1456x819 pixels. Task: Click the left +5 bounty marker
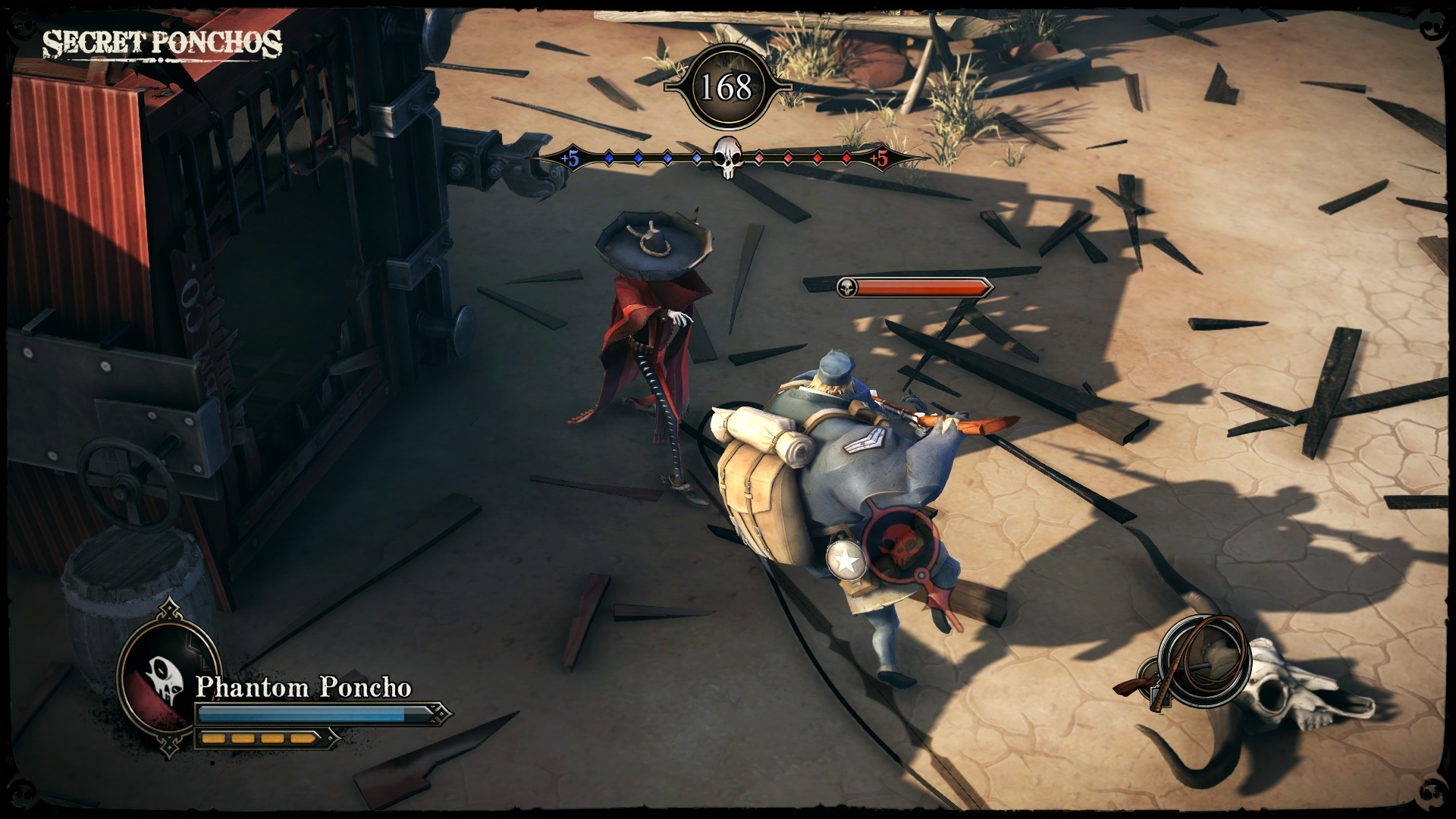570,159
